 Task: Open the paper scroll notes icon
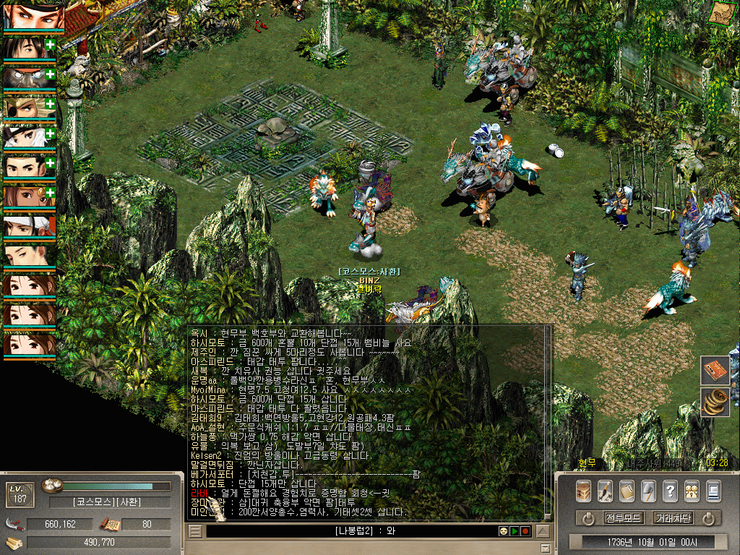click(x=627, y=490)
